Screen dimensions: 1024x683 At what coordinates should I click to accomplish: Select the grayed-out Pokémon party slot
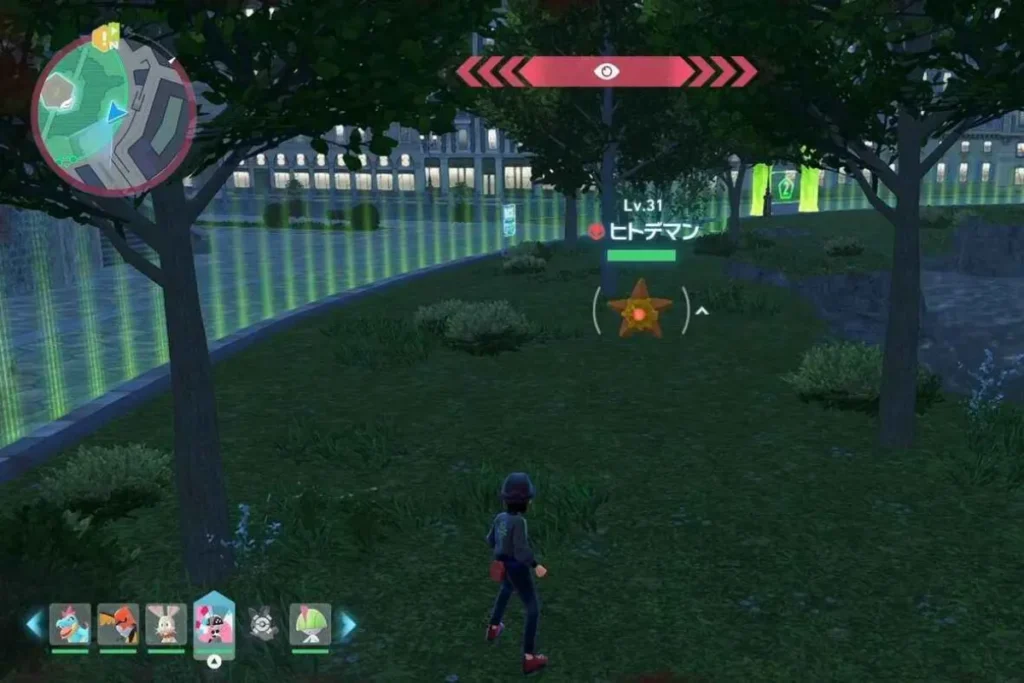click(x=262, y=624)
